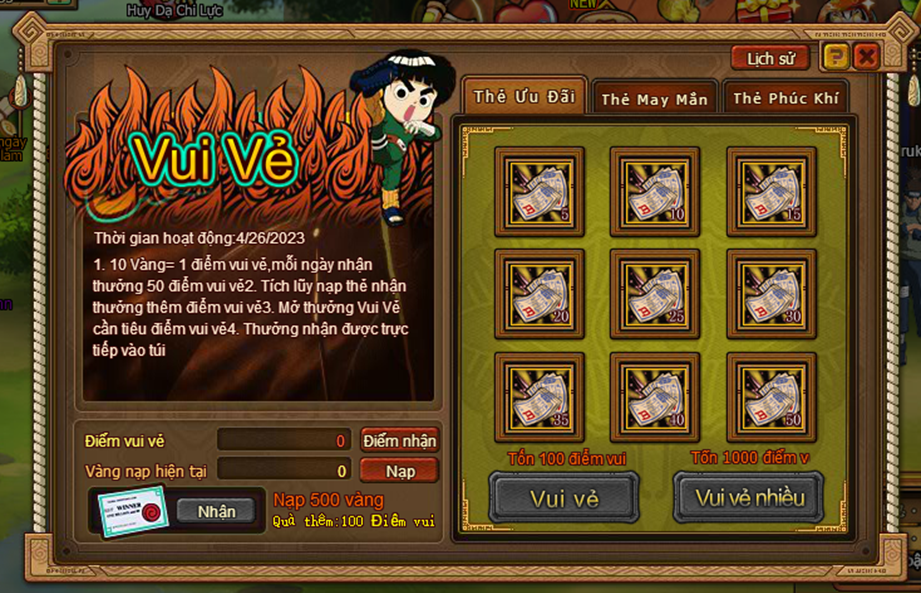The width and height of the screenshot is (921, 593).
Task: Pick the ticket reward slot numbered 15
Action: pyautogui.click(x=771, y=191)
